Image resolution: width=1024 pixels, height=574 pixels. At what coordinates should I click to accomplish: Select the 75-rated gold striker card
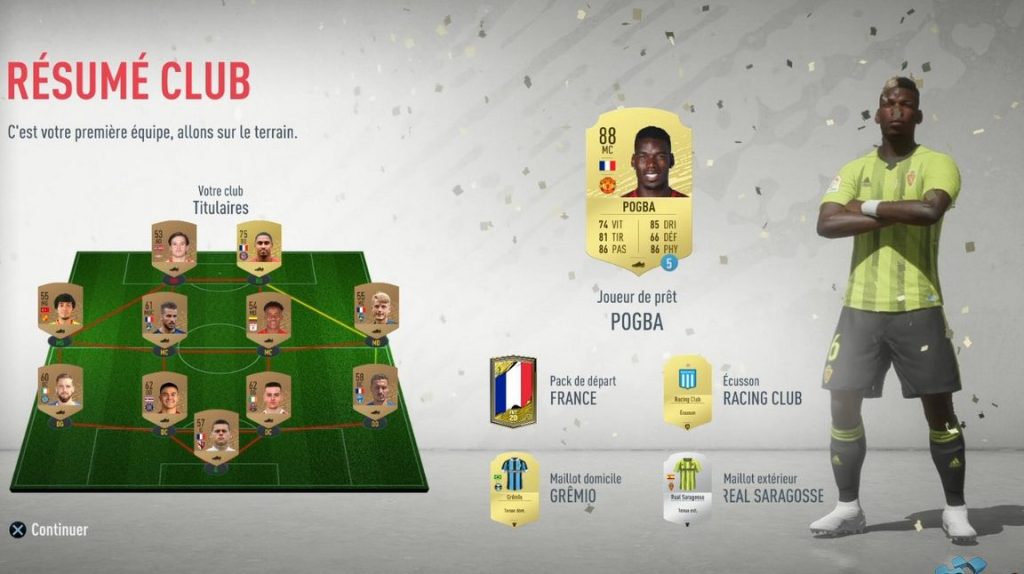[x=259, y=245]
